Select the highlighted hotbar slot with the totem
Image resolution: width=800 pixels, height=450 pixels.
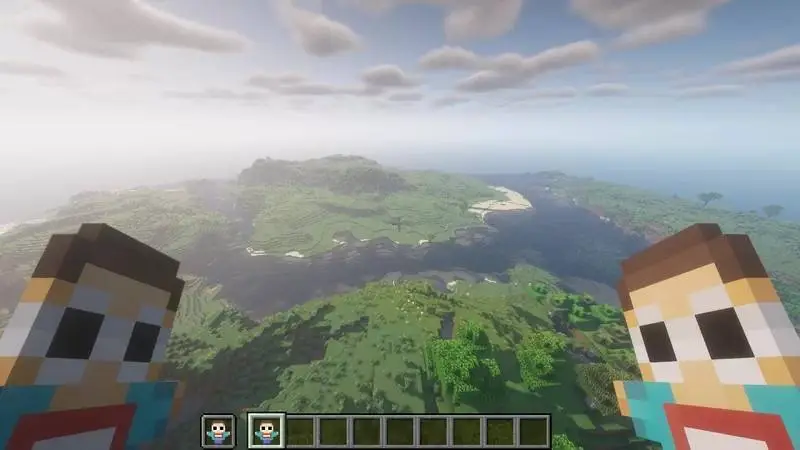(x=267, y=431)
